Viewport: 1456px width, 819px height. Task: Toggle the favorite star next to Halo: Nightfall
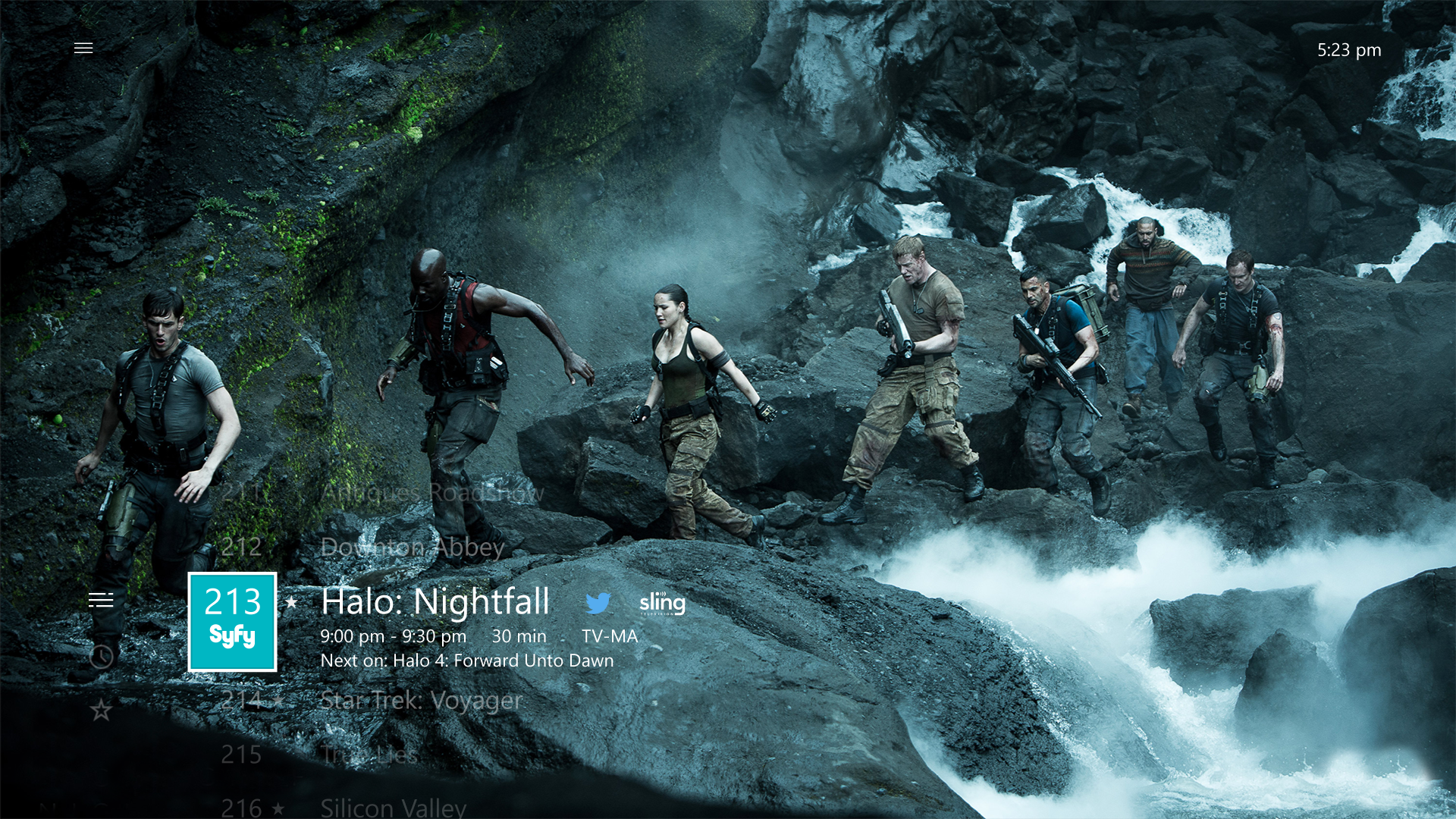290,602
